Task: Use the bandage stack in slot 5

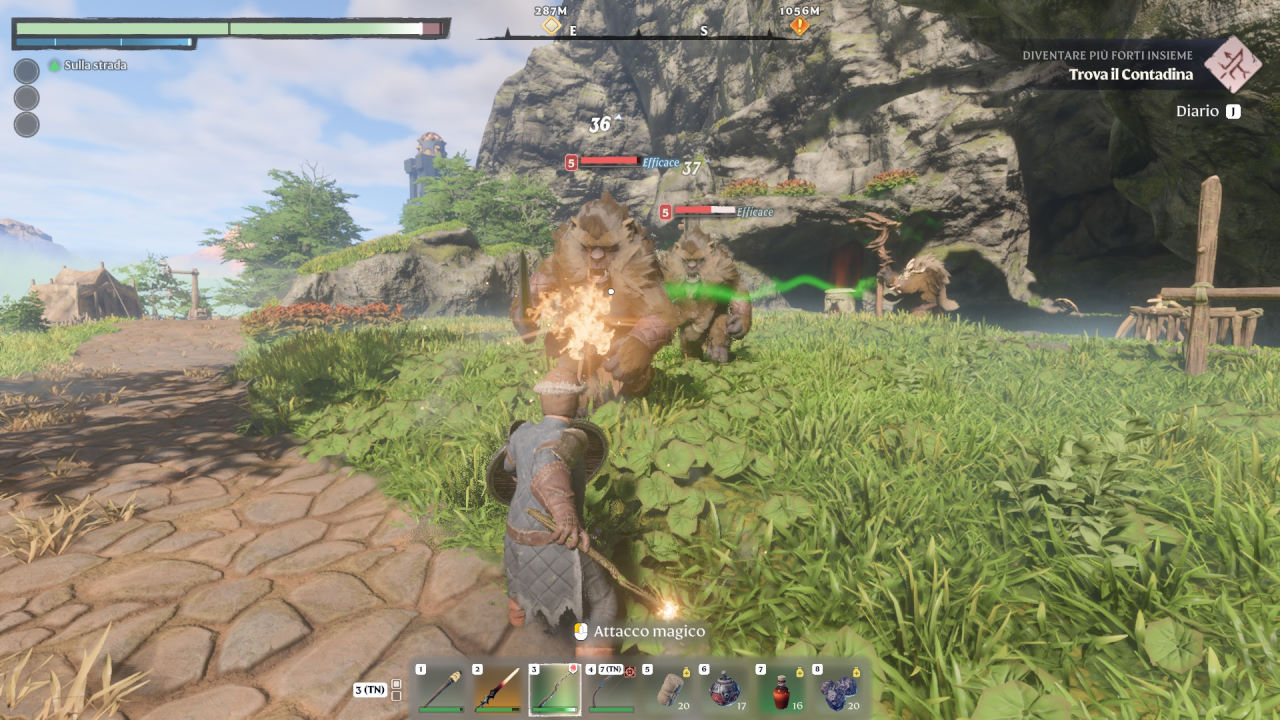Action: click(x=667, y=690)
